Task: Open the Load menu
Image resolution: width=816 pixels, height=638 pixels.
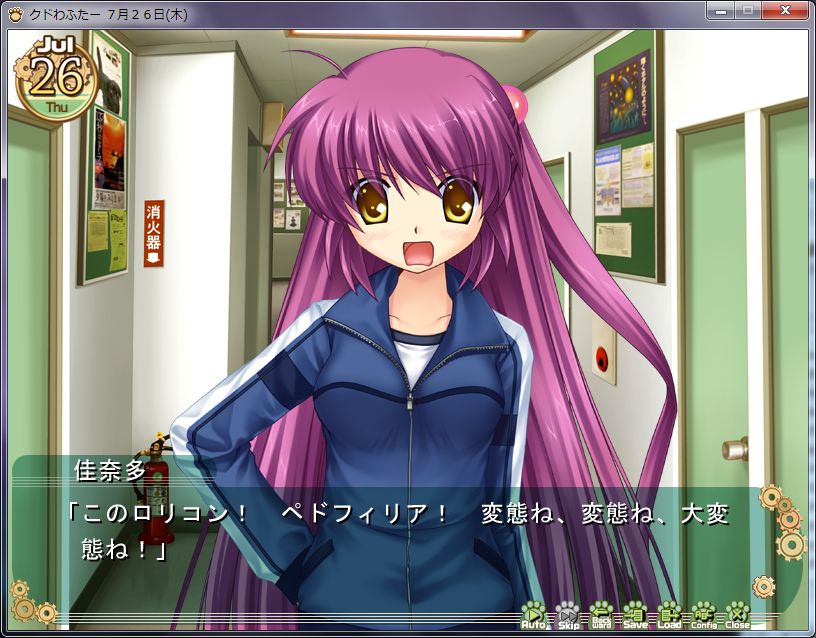Action: tap(669, 614)
